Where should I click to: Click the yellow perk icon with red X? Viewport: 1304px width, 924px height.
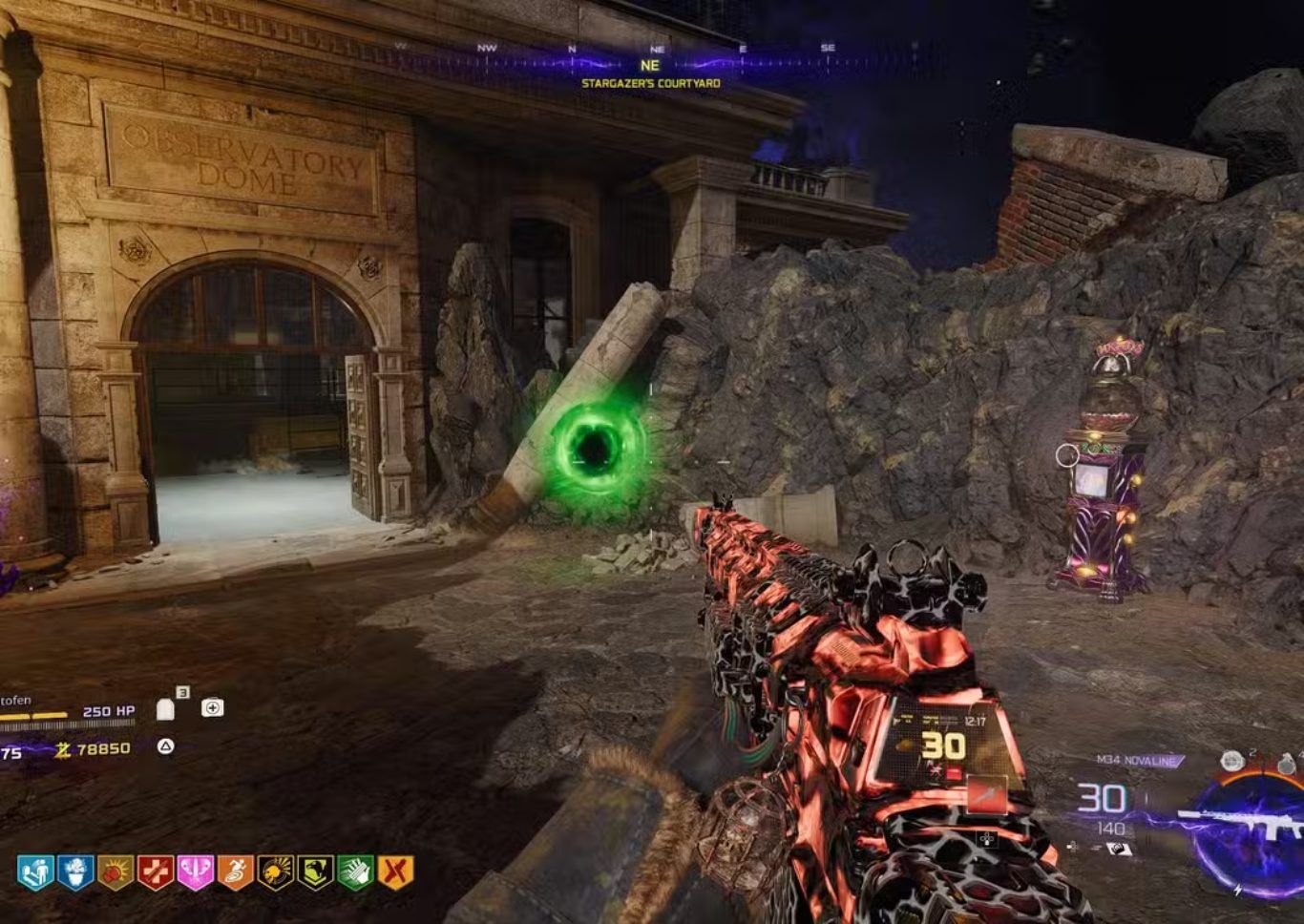[x=395, y=872]
